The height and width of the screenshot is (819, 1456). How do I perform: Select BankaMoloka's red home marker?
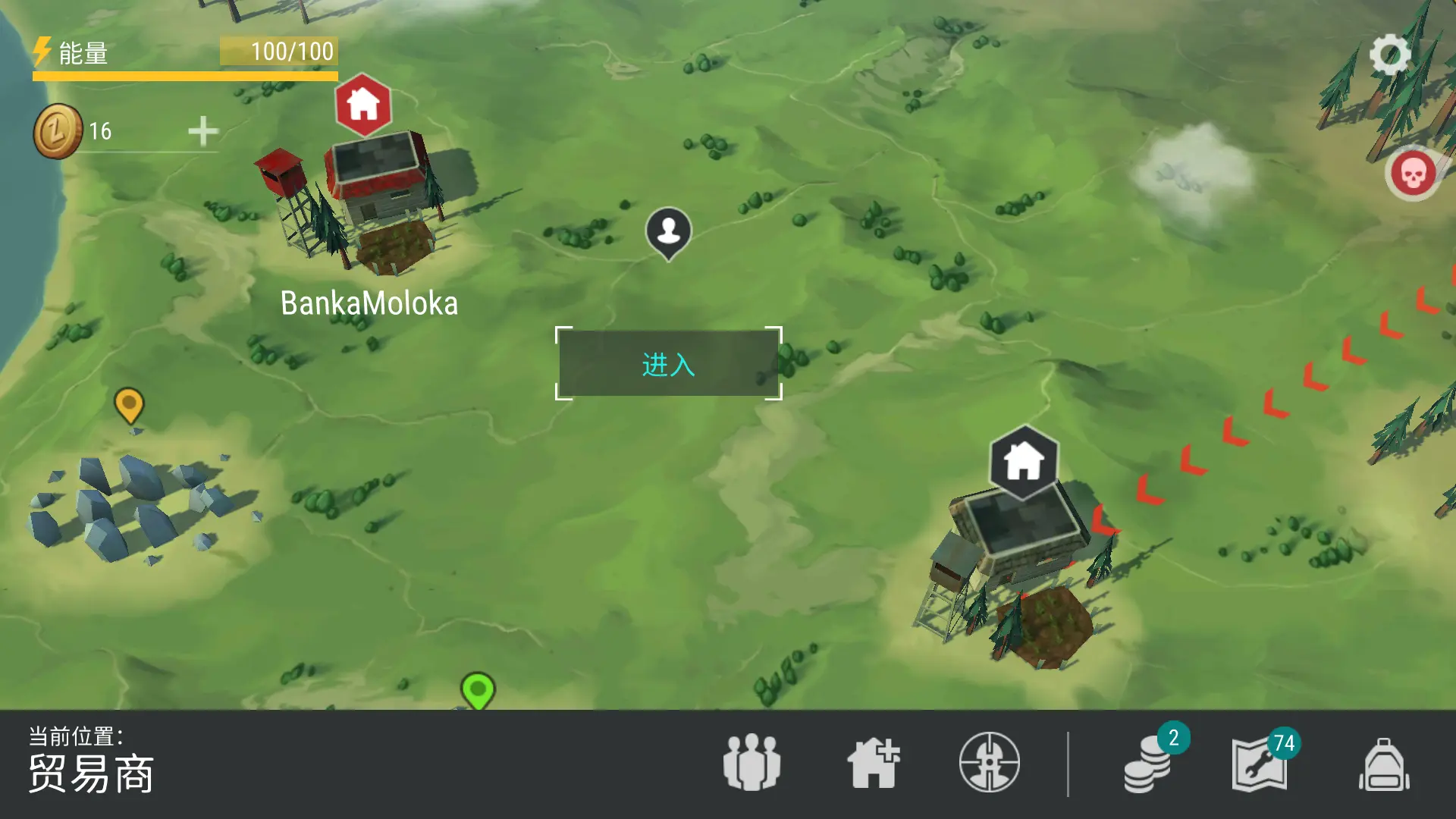tap(363, 105)
